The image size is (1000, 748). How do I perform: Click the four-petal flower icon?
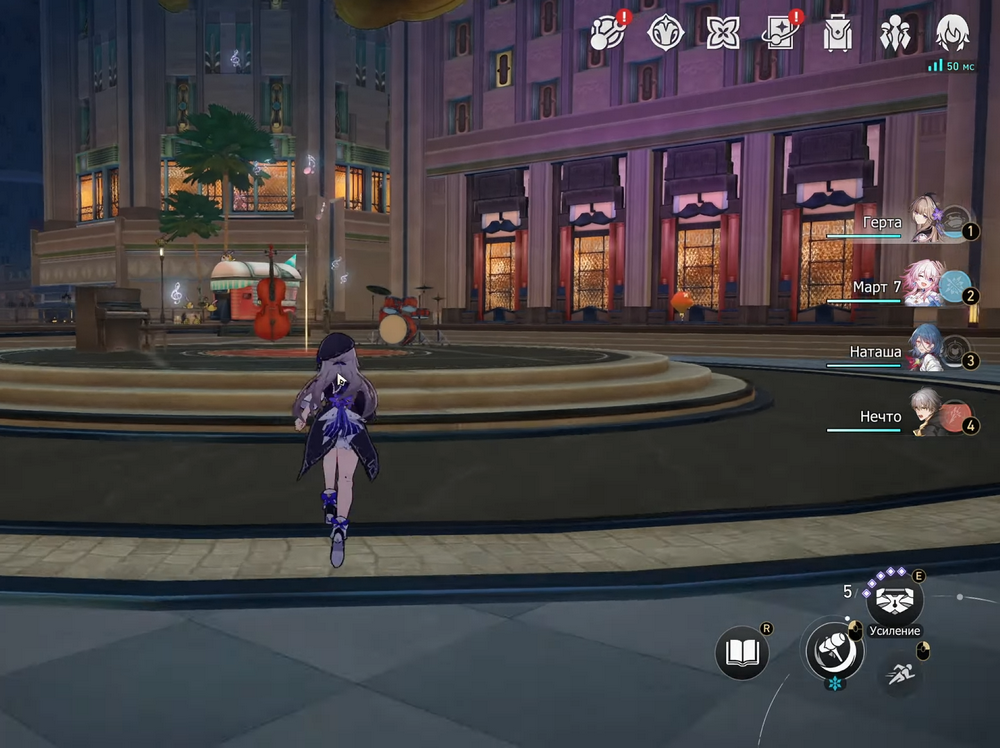click(722, 33)
